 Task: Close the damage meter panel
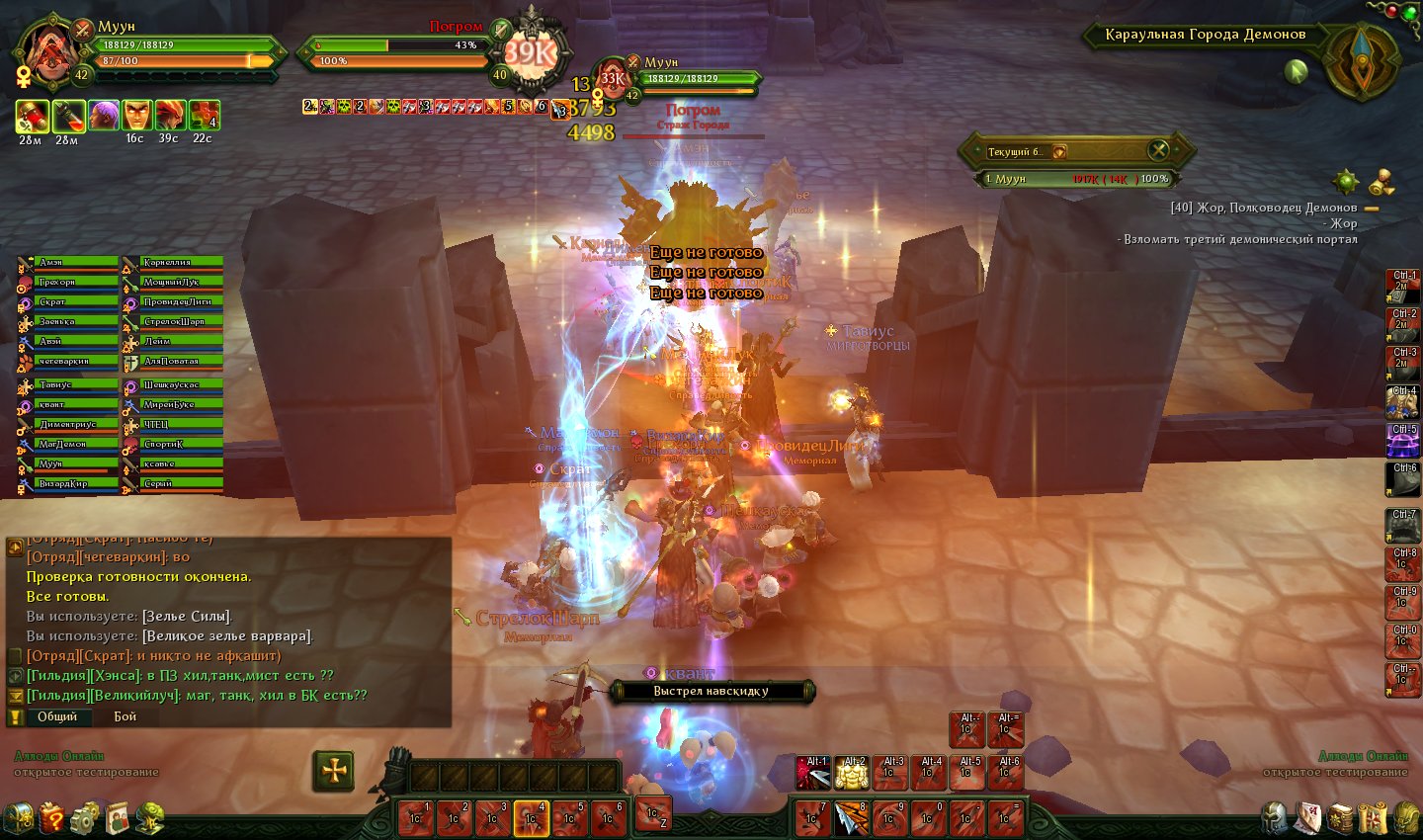pos(1158,150)
